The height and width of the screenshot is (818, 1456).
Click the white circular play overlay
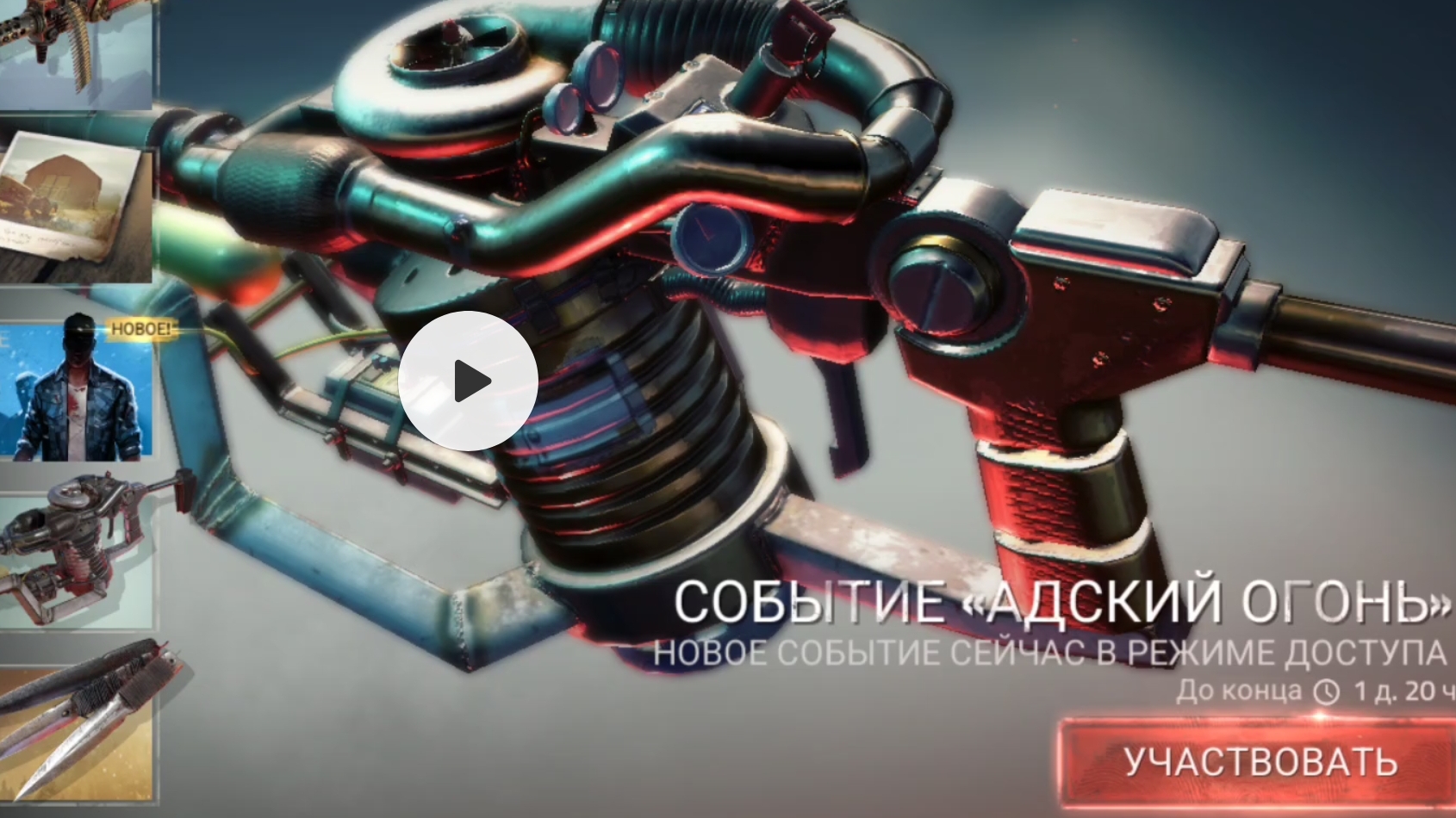coord(468,379)
